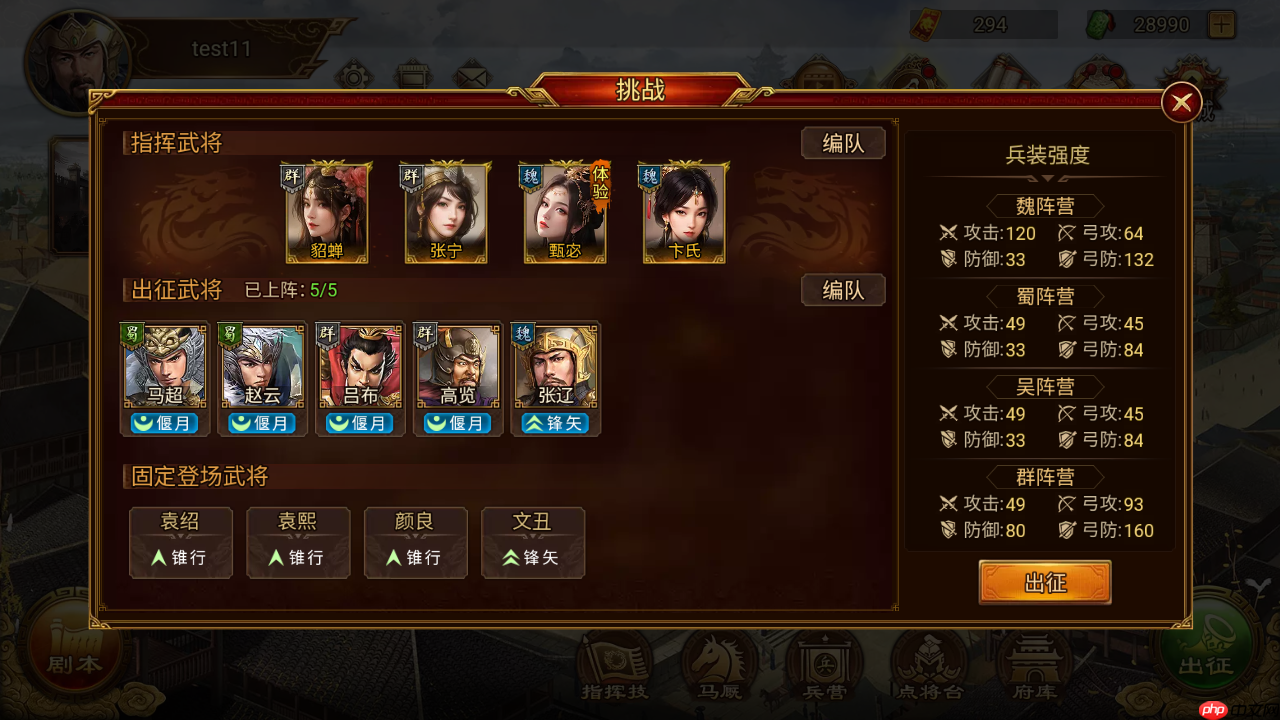This screenshot has width=1280, height=720.
Task: Open the 编队 button for expedition generals
Action: [843, 289]
